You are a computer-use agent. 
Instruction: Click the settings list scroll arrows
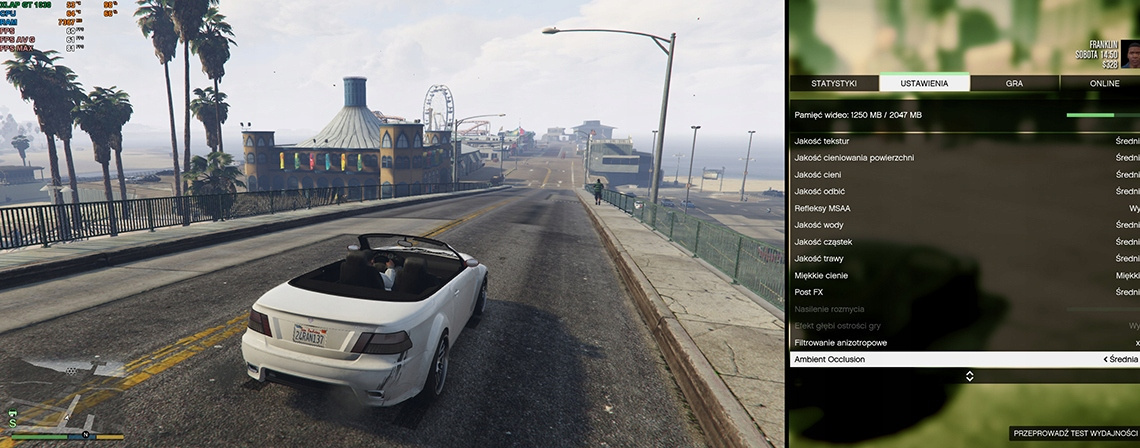click(968, 376)
